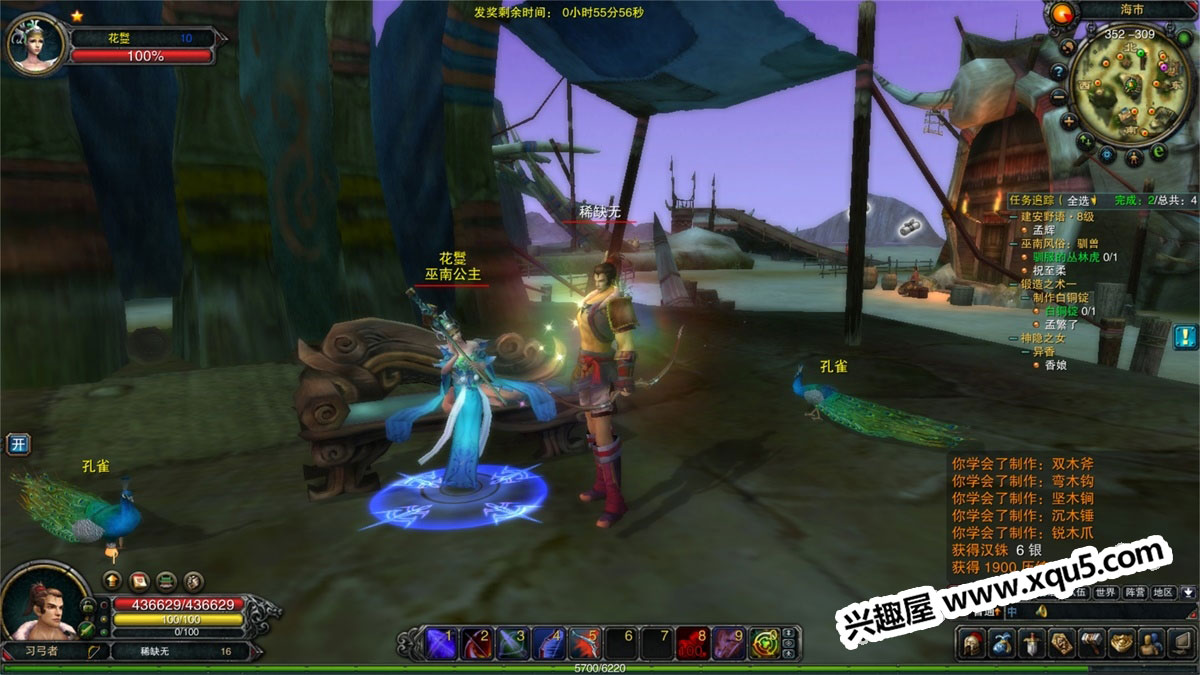Switch to the 世界 chat channel tab
The height and width of the screenshot is (675, 1200).
tap(1105, 592)
